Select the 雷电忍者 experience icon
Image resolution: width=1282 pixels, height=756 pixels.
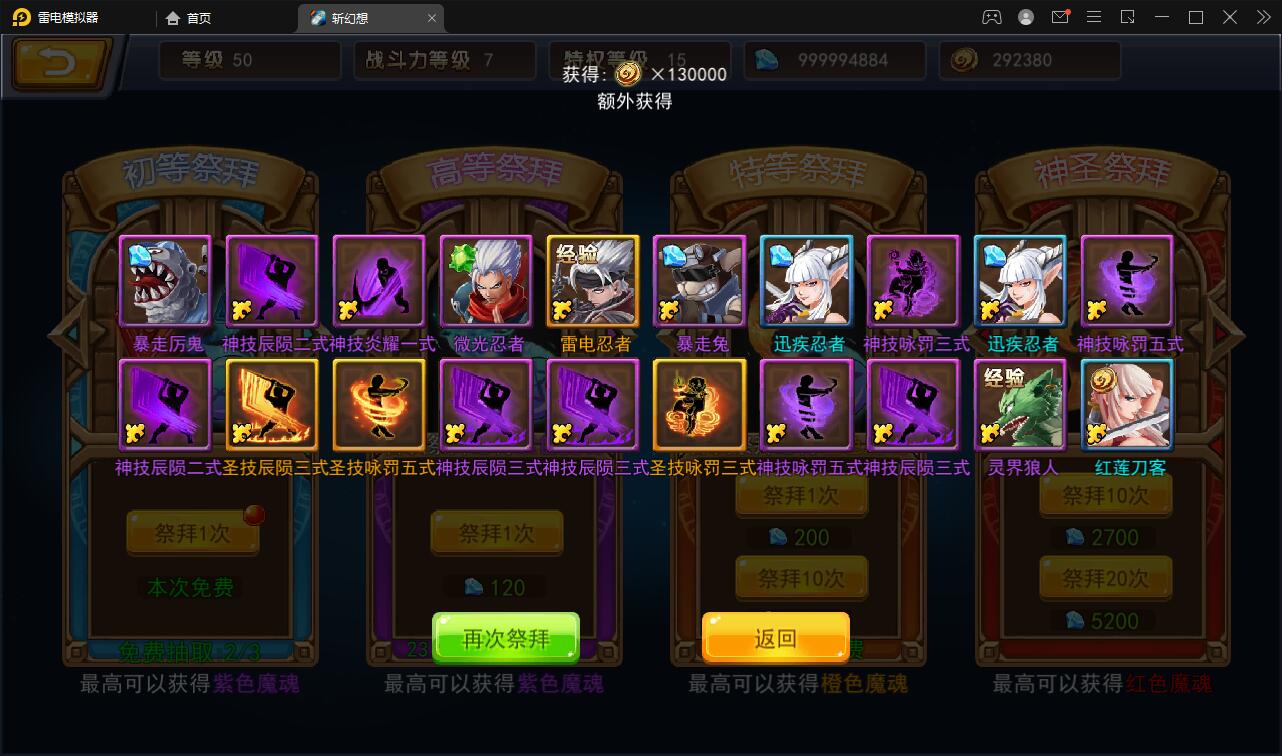point(592,280)
